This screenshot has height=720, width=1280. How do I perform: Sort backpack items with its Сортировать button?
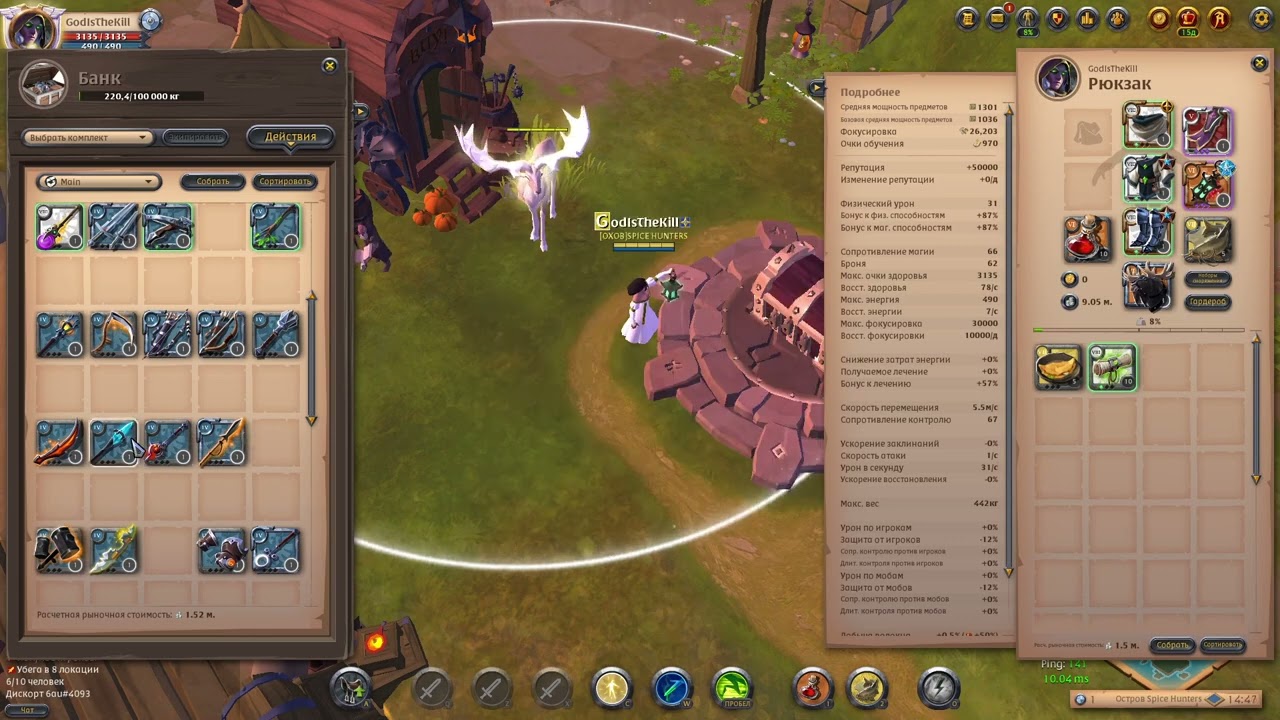(1222, 645)
